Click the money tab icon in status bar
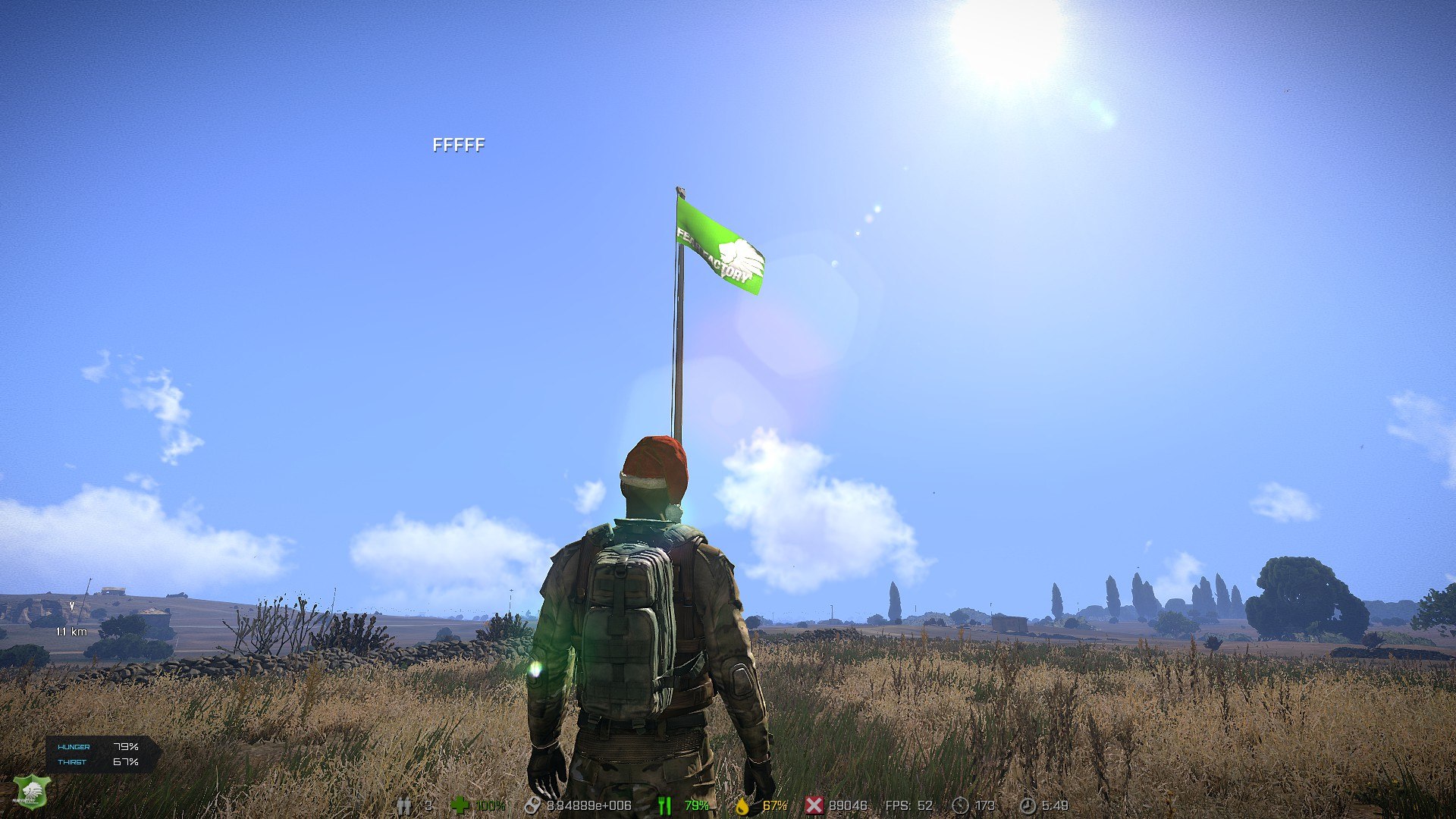Viewport: 1456px width, 819px height. [x=532, y=805]
